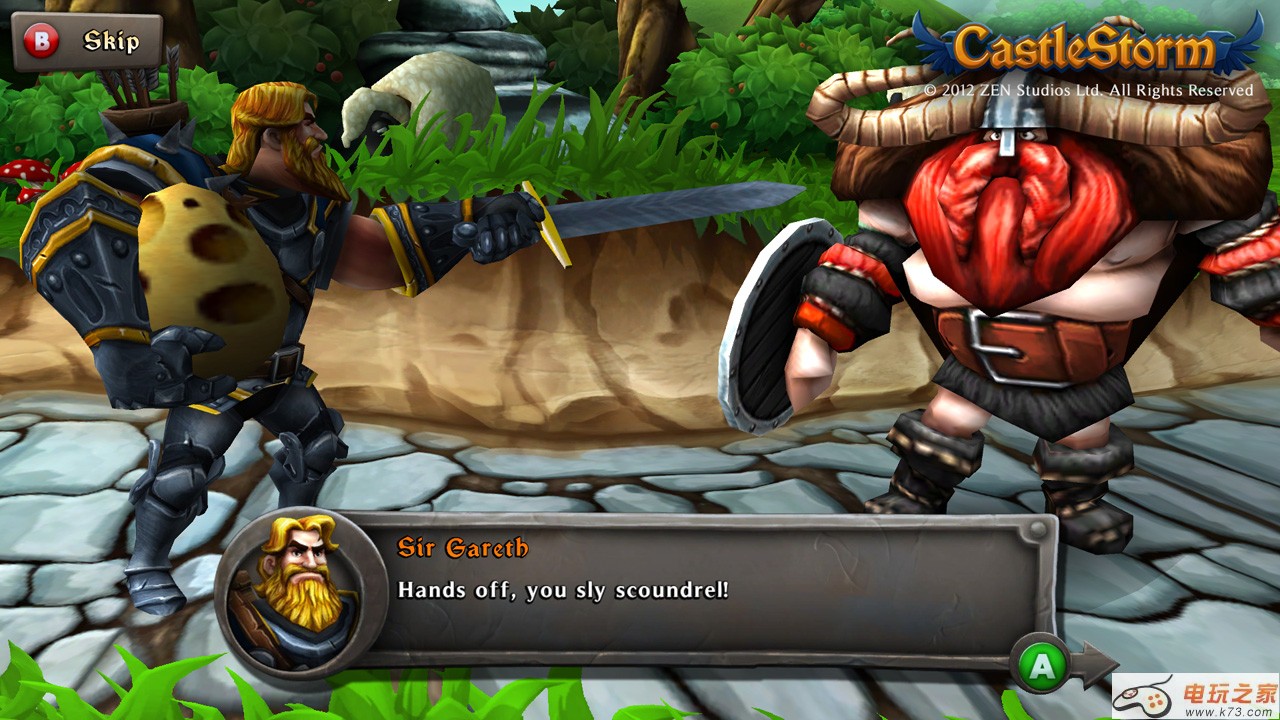Advance the dialogue using the grey arrow
Viewport: 1280px width, 720px height.
coord(1095,664)
